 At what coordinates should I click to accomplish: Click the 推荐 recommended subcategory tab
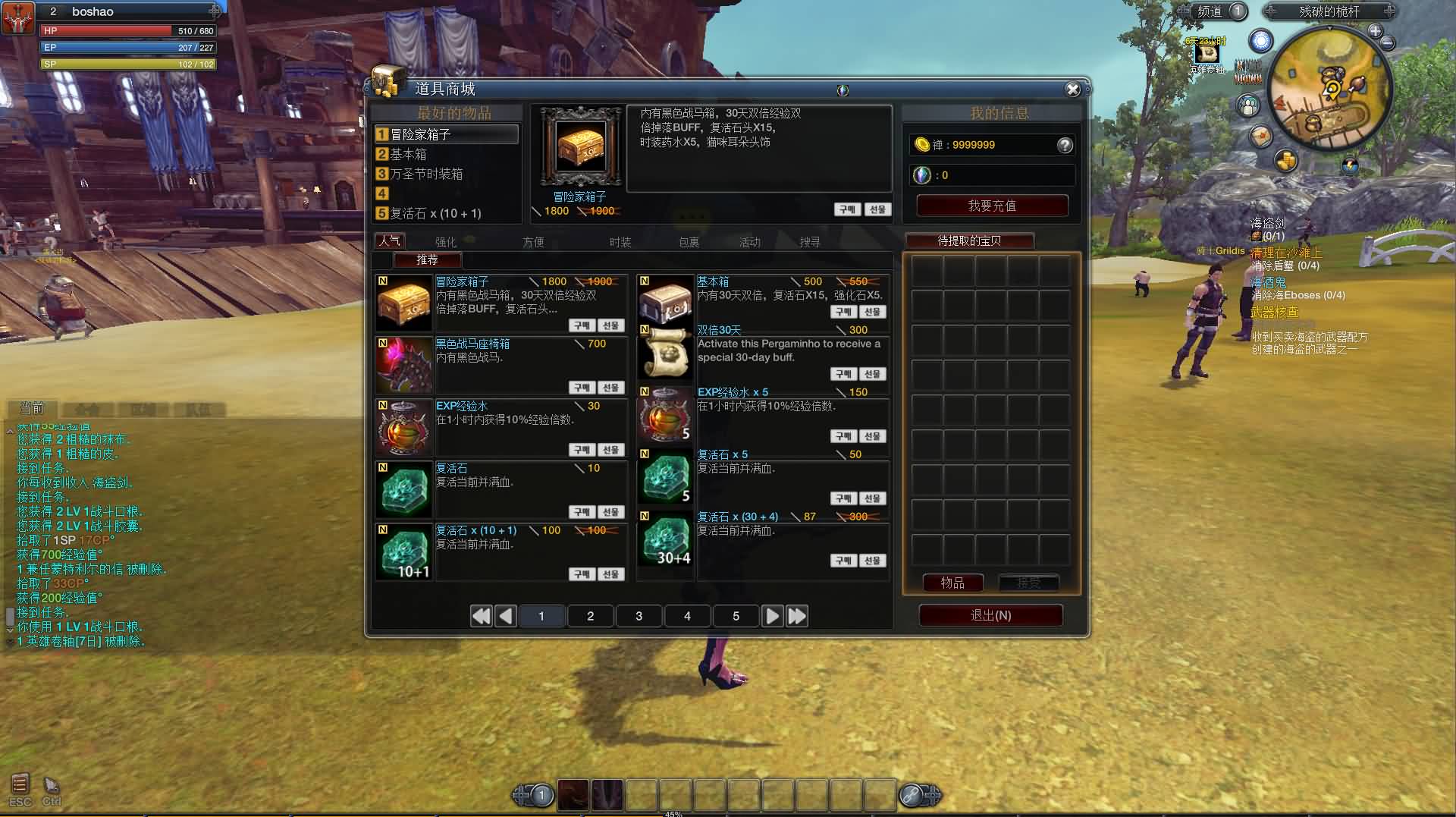click(x=427, y=260)
